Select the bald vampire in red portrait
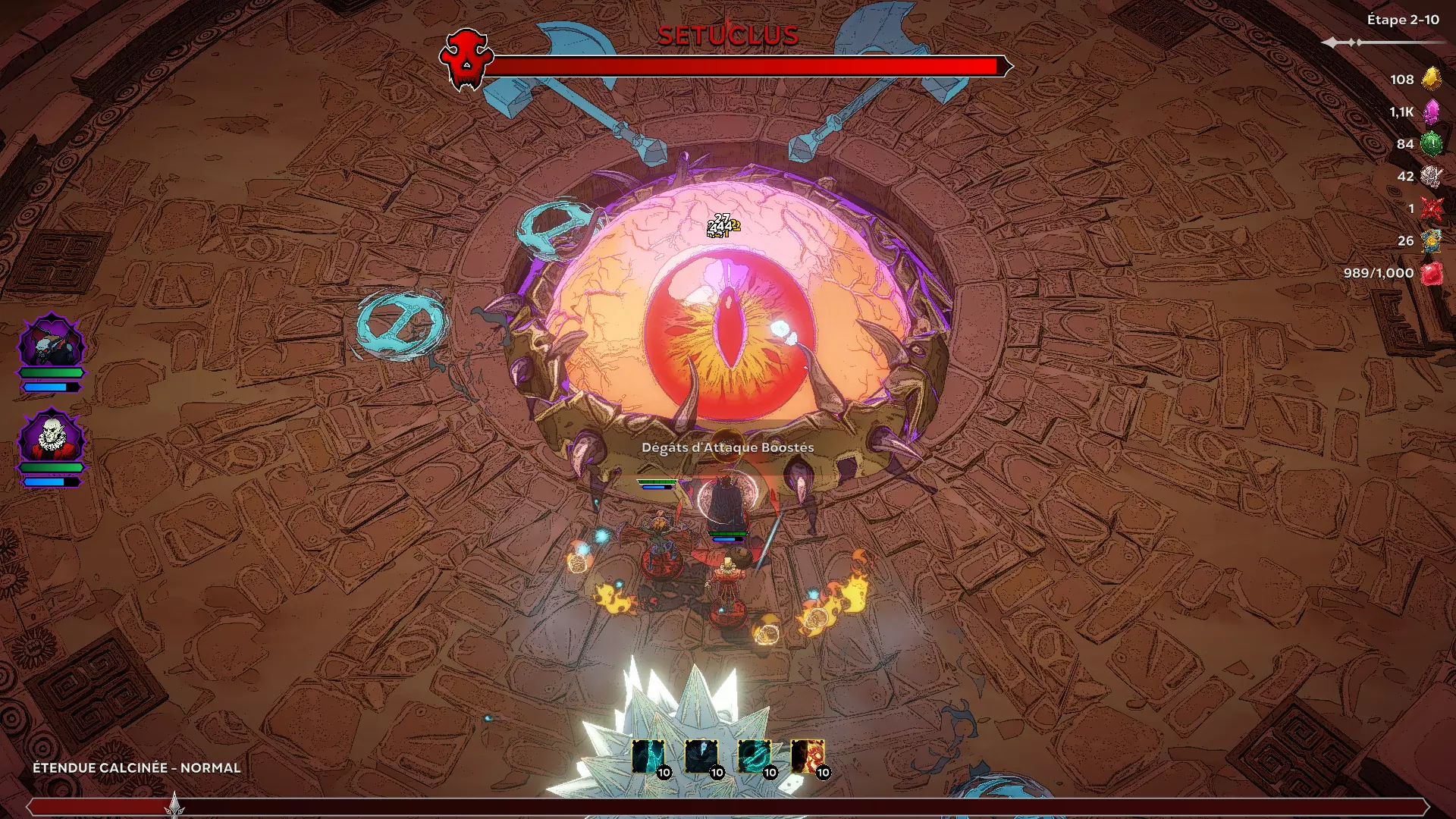1456x819 pixels. pos(52,438)
